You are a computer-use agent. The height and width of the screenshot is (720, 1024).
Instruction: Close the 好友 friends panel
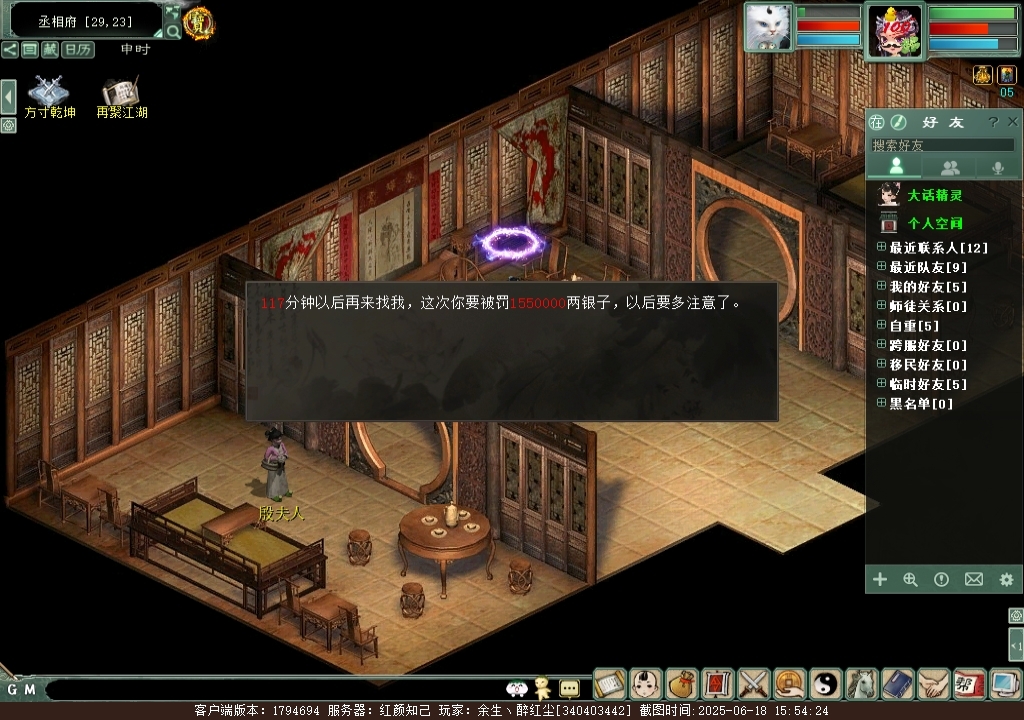pos(1014,121)
